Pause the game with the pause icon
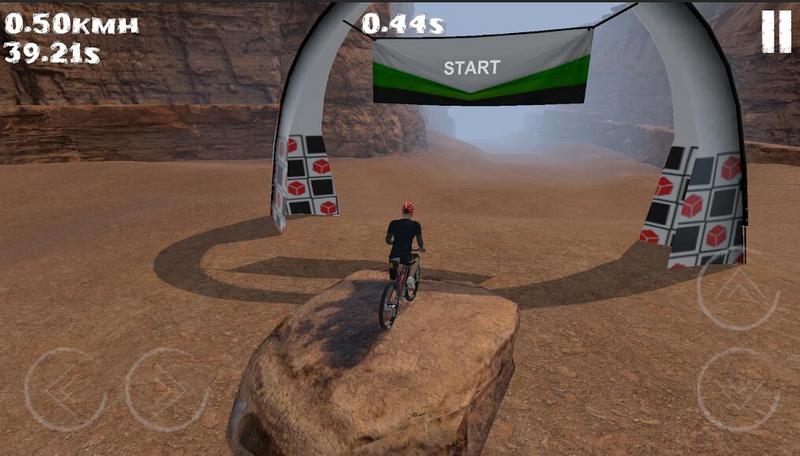Viewport: 800px width, 456px height. click(x=776, y=31)
